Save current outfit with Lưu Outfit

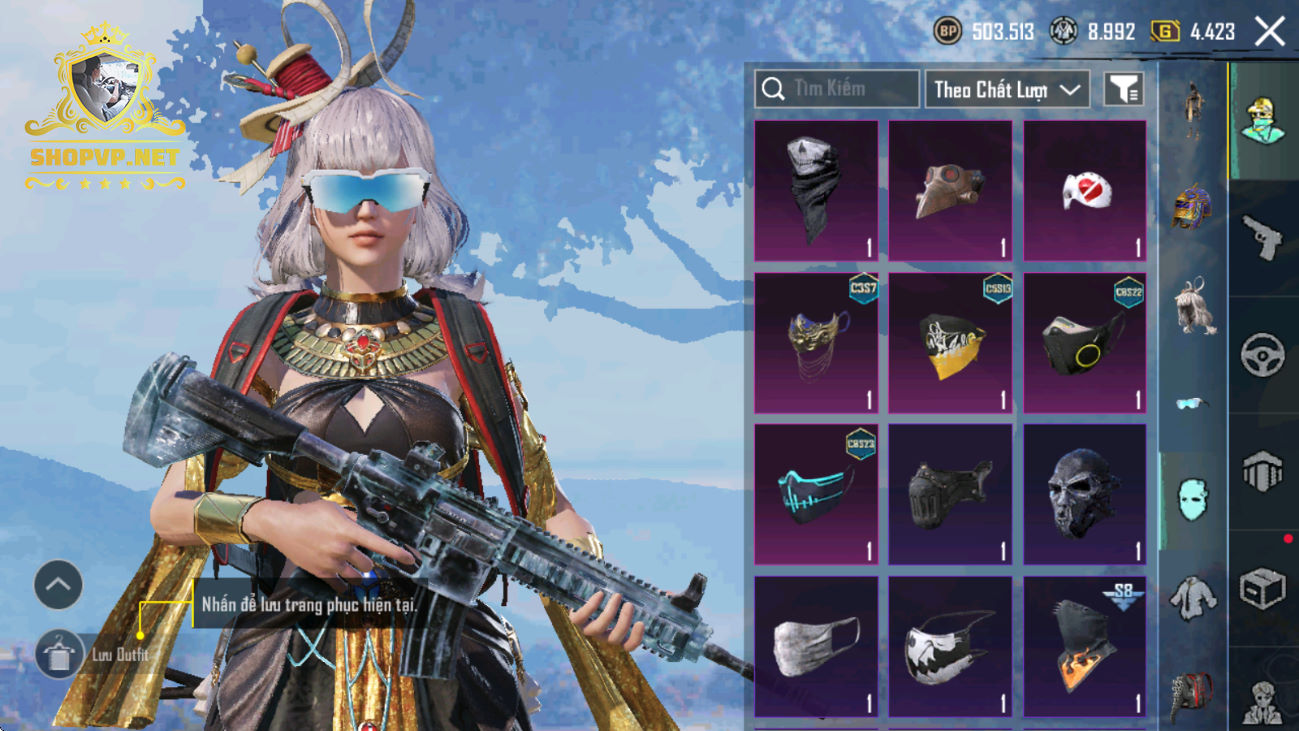click(59, 655)
